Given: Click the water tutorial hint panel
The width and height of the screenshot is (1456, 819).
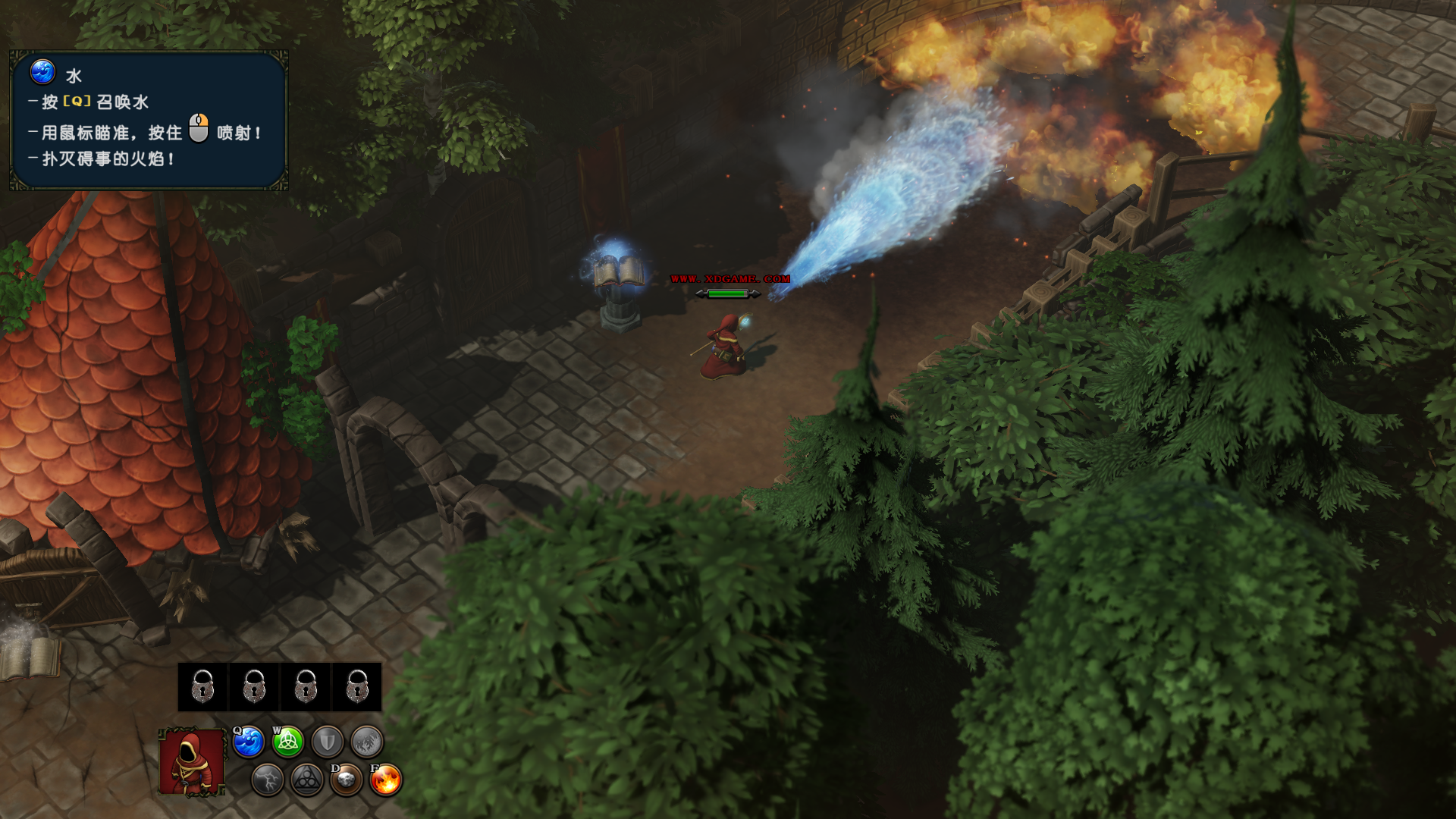Looking at the screenshot, I should 149,121.
